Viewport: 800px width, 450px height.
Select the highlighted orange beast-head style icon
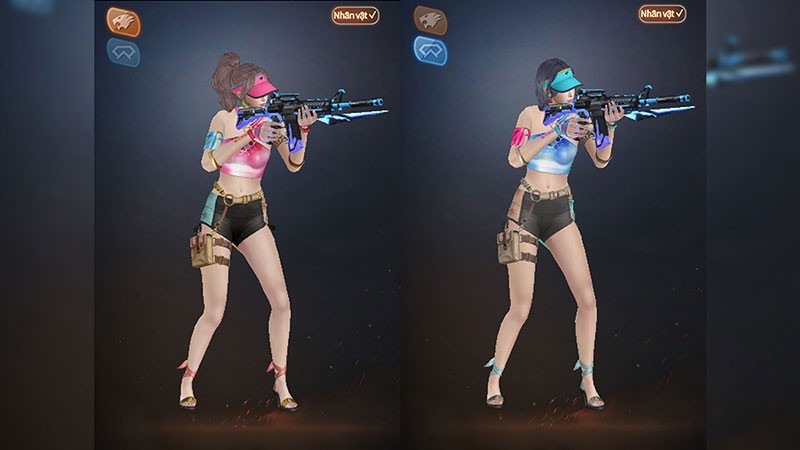pos(123,21)
